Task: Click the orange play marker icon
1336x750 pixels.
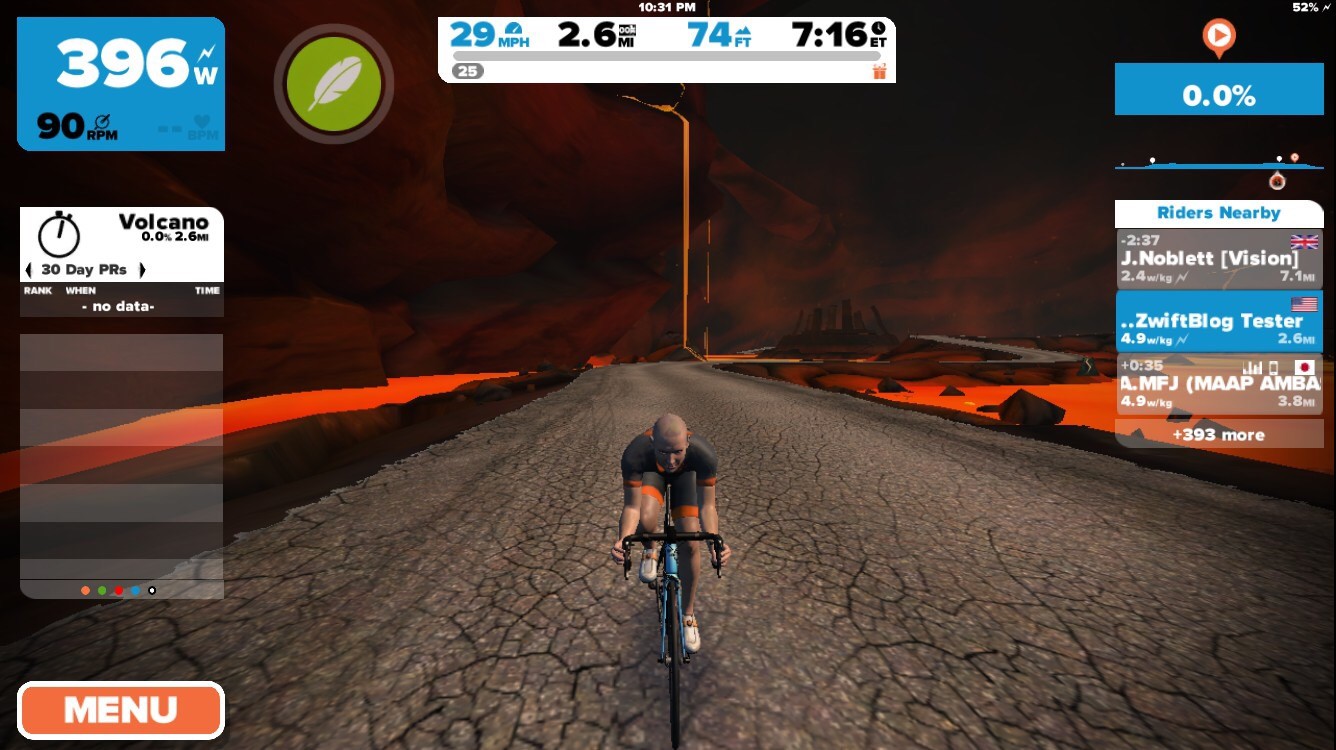Action: 1218,38
